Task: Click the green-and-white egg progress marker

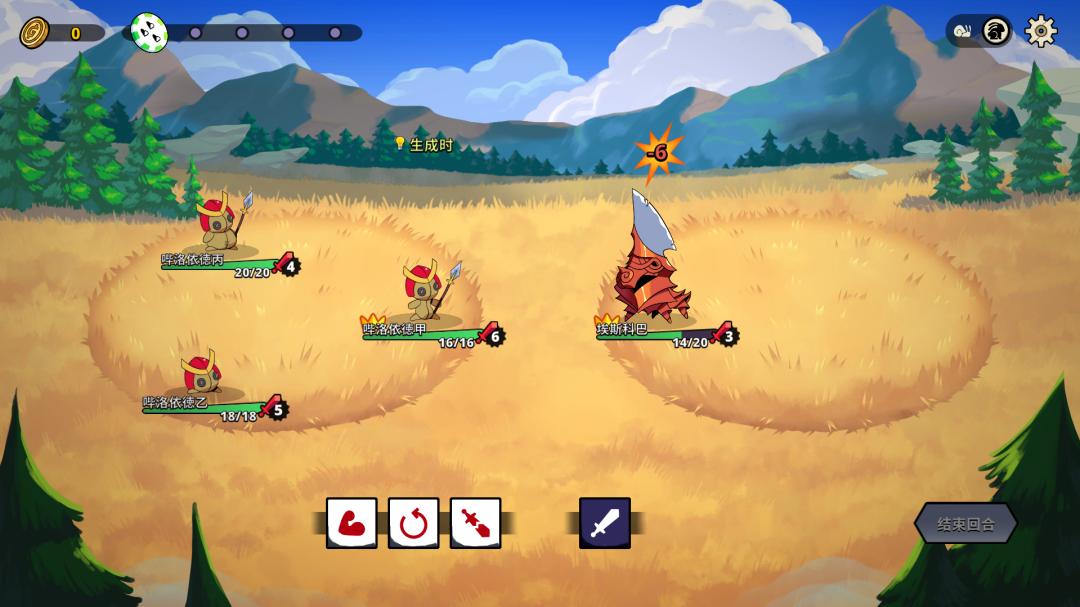Action: point(148,33)
